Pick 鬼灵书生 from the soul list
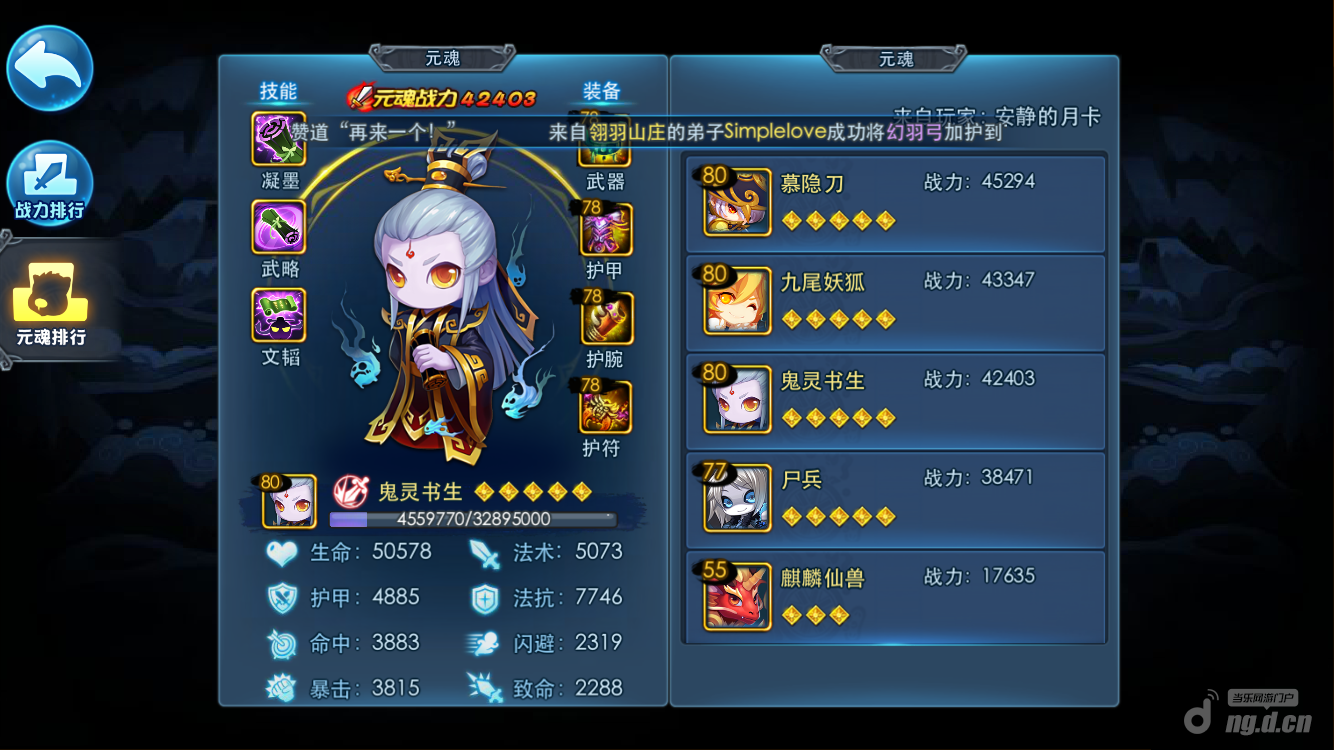The image size is (1334, 750). coord(895,400)
